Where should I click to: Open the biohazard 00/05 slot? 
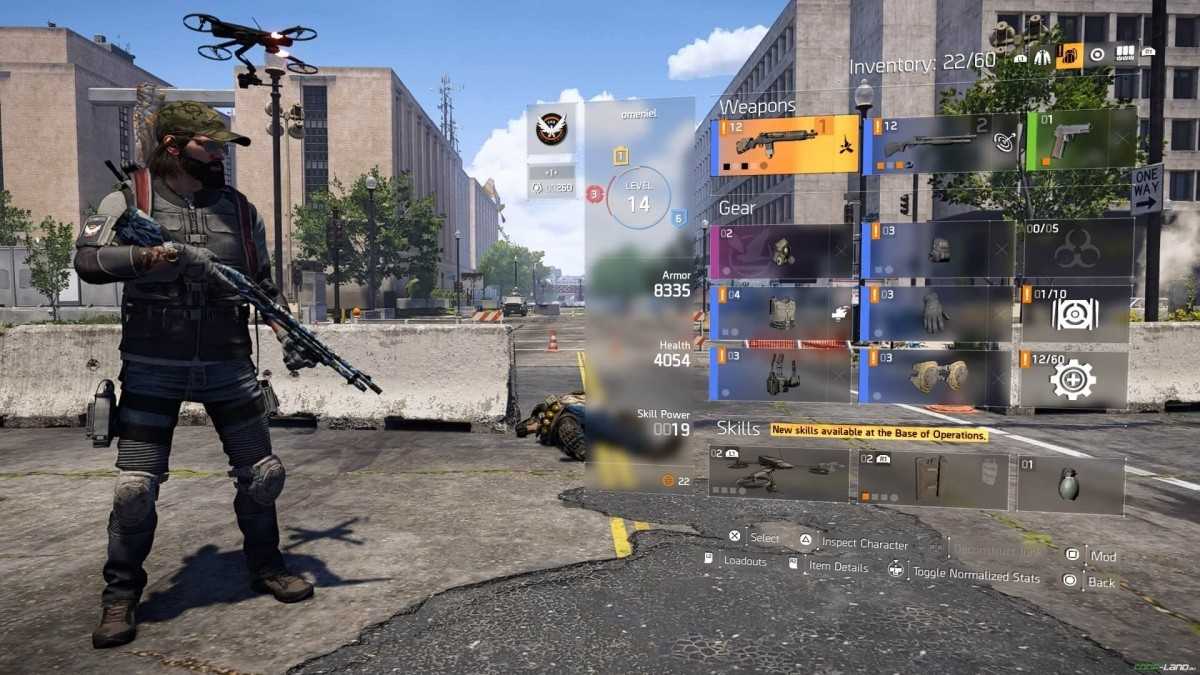pyautogui.click(x=1078, y=250)
